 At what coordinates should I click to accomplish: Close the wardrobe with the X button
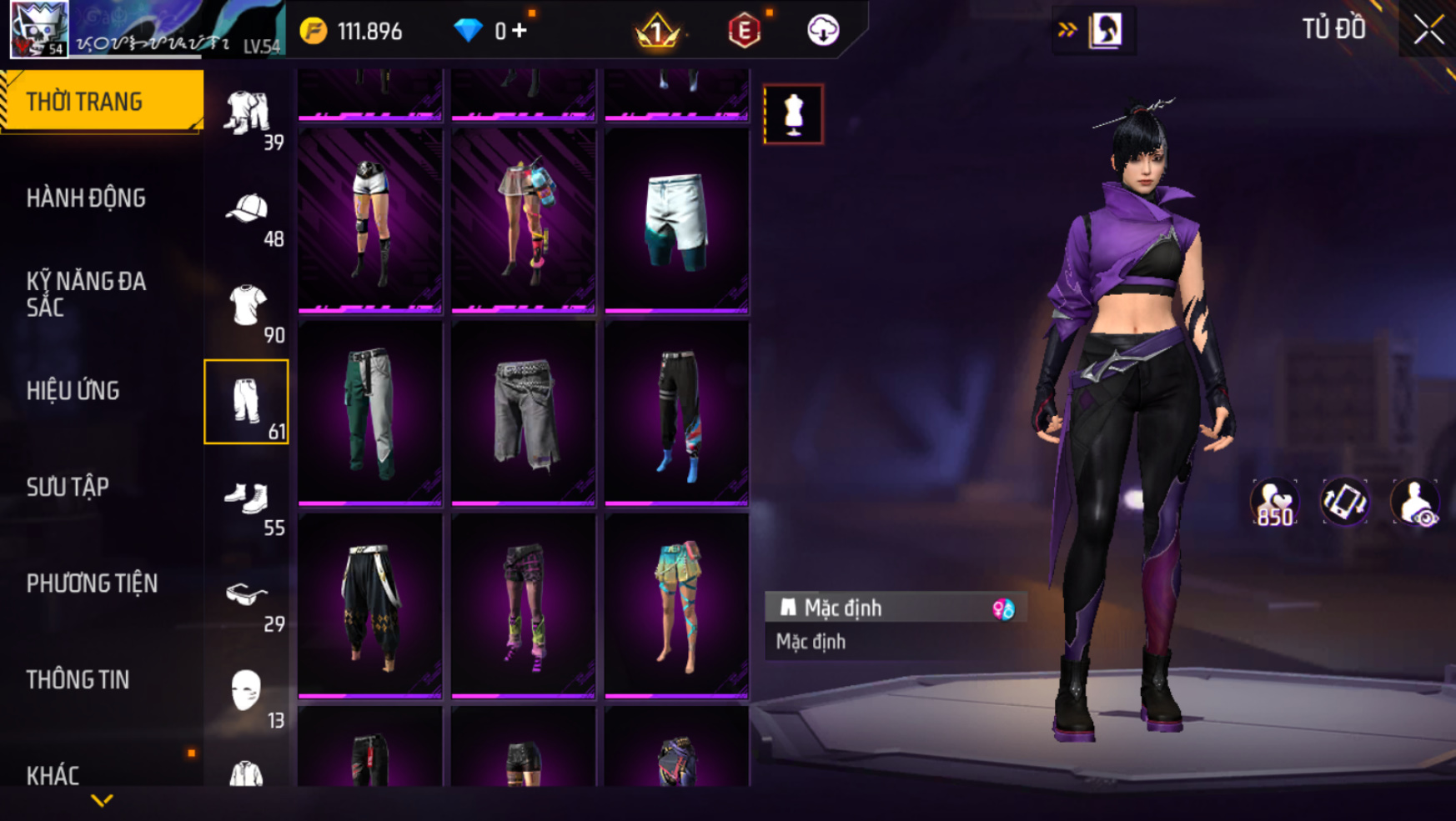(x=1428, y=30)
